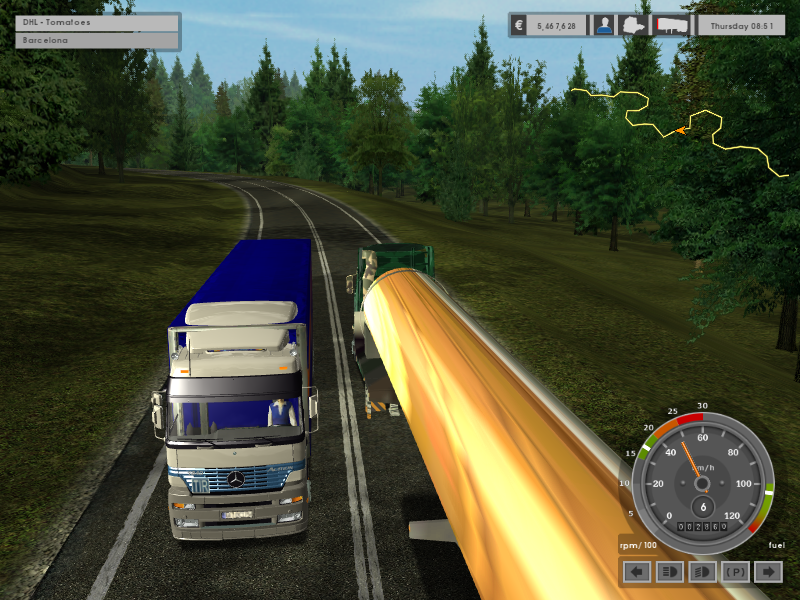The width and height of the screenshot is (800, 600).
Task: Open the country map icon
Action: 635,25
